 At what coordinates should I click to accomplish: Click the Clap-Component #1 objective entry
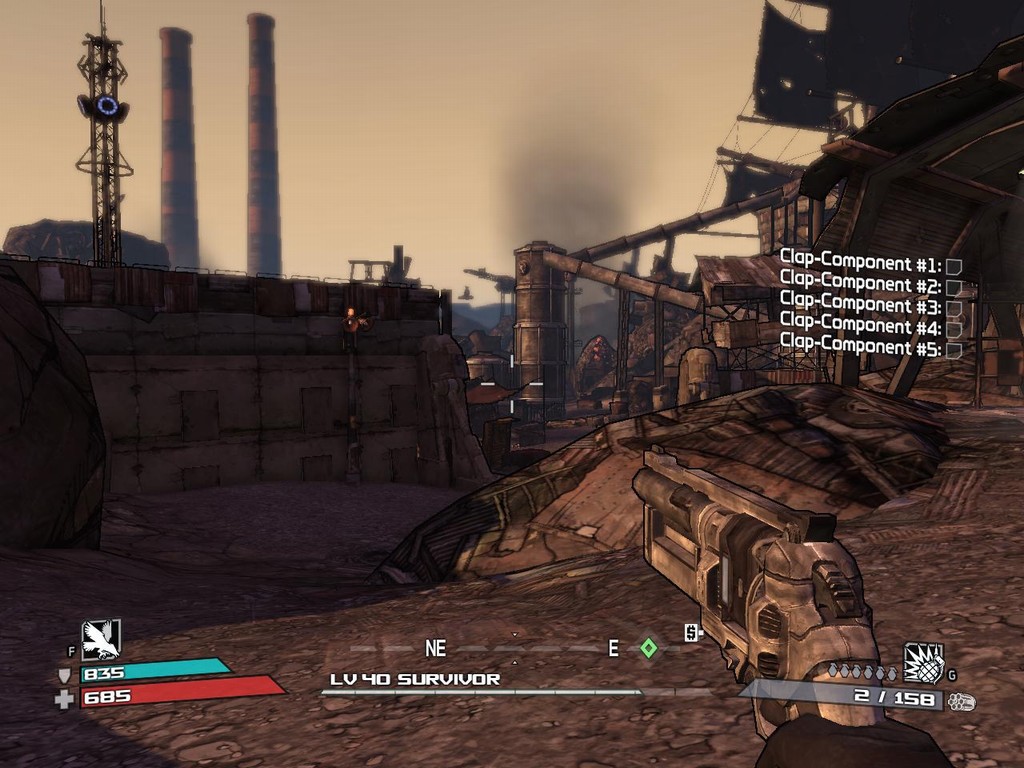pyautogui.click(x=870, y=266)
